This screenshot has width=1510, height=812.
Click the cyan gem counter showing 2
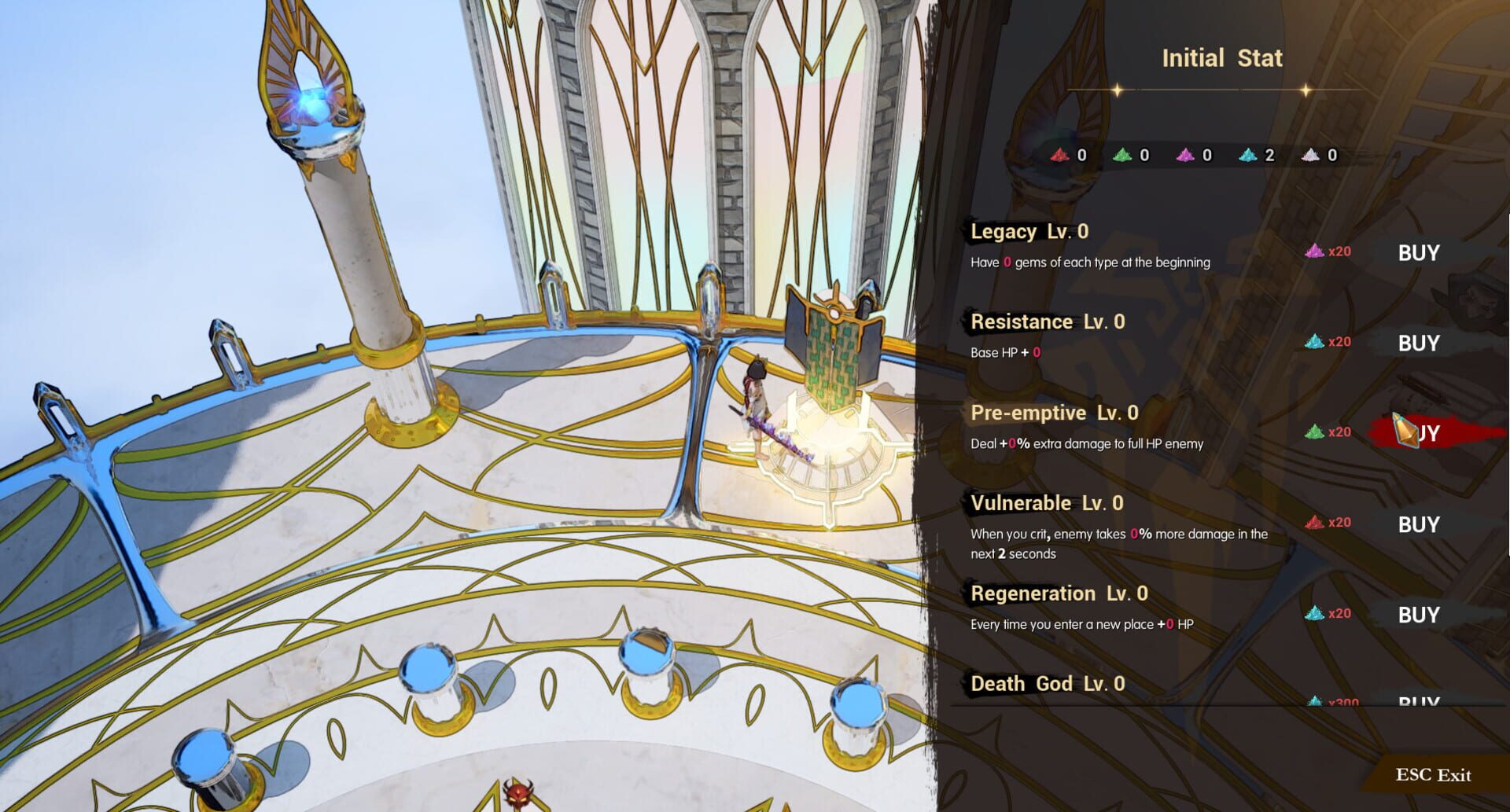(x=1244, y=155)
